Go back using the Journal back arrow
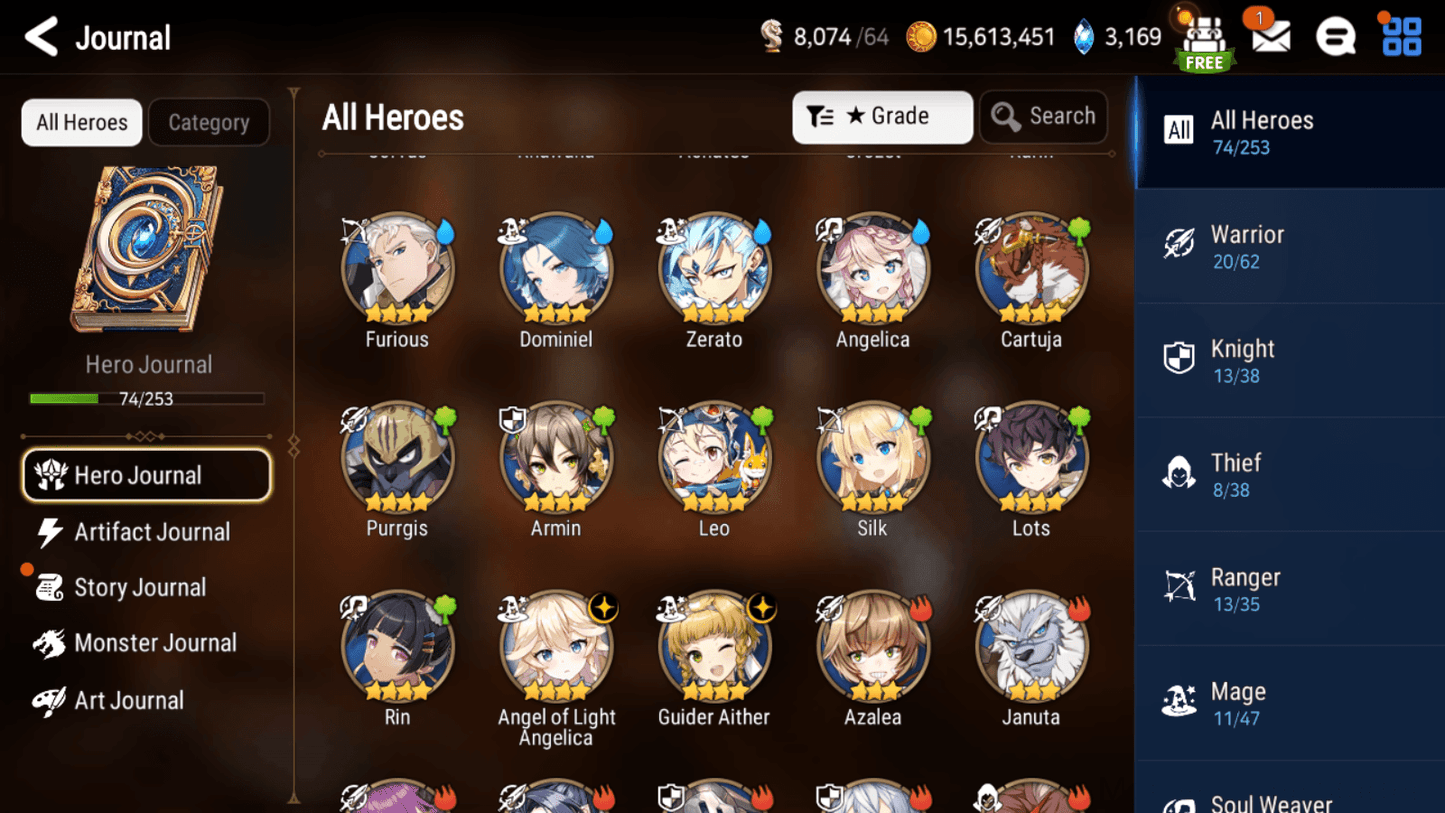The image size is (1445, 813). [x=39, y=36]
